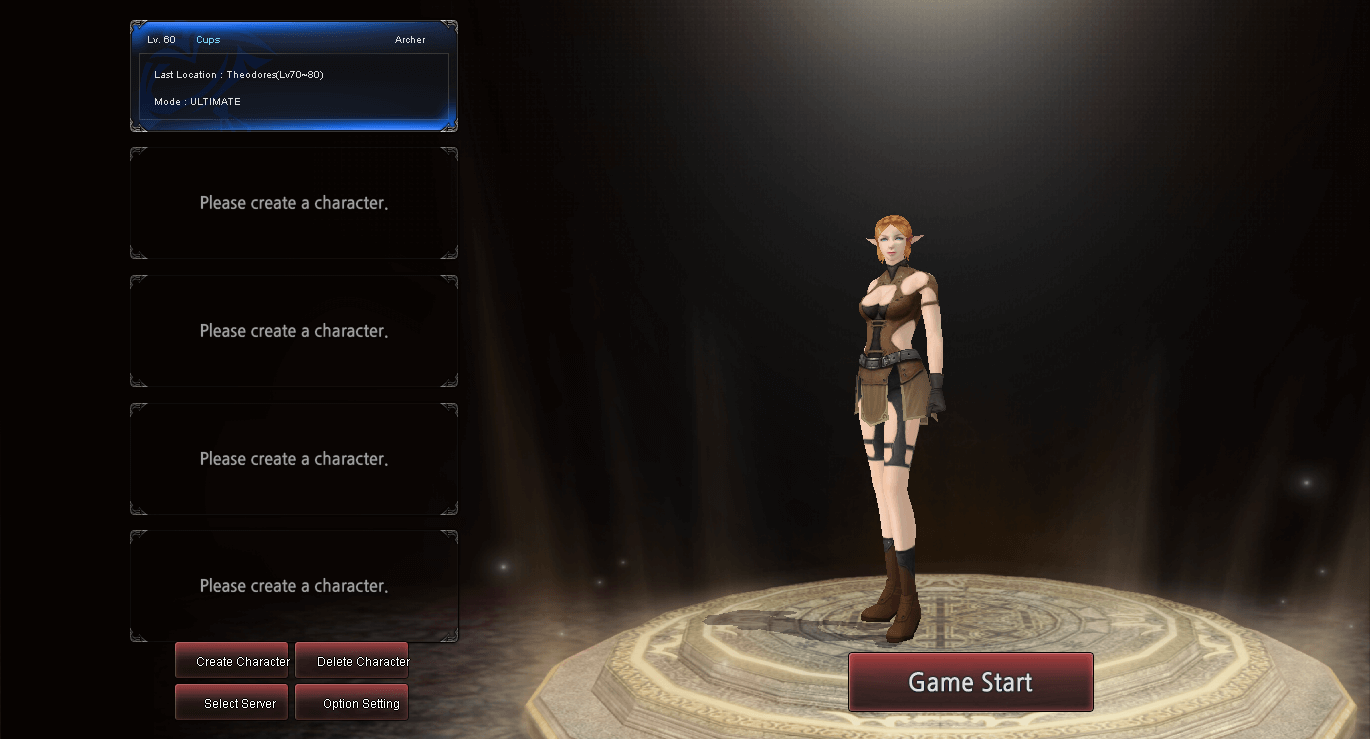Image resolution: width=1370 pixels, height=739 pixels.
Task: Select the Lv. 60 Archer character slot
Action: tap(294, 76)
